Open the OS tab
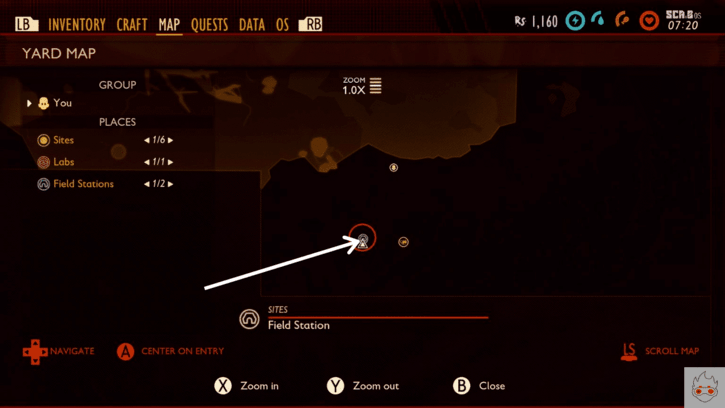 pyautogui.click(x=282, y=25)
